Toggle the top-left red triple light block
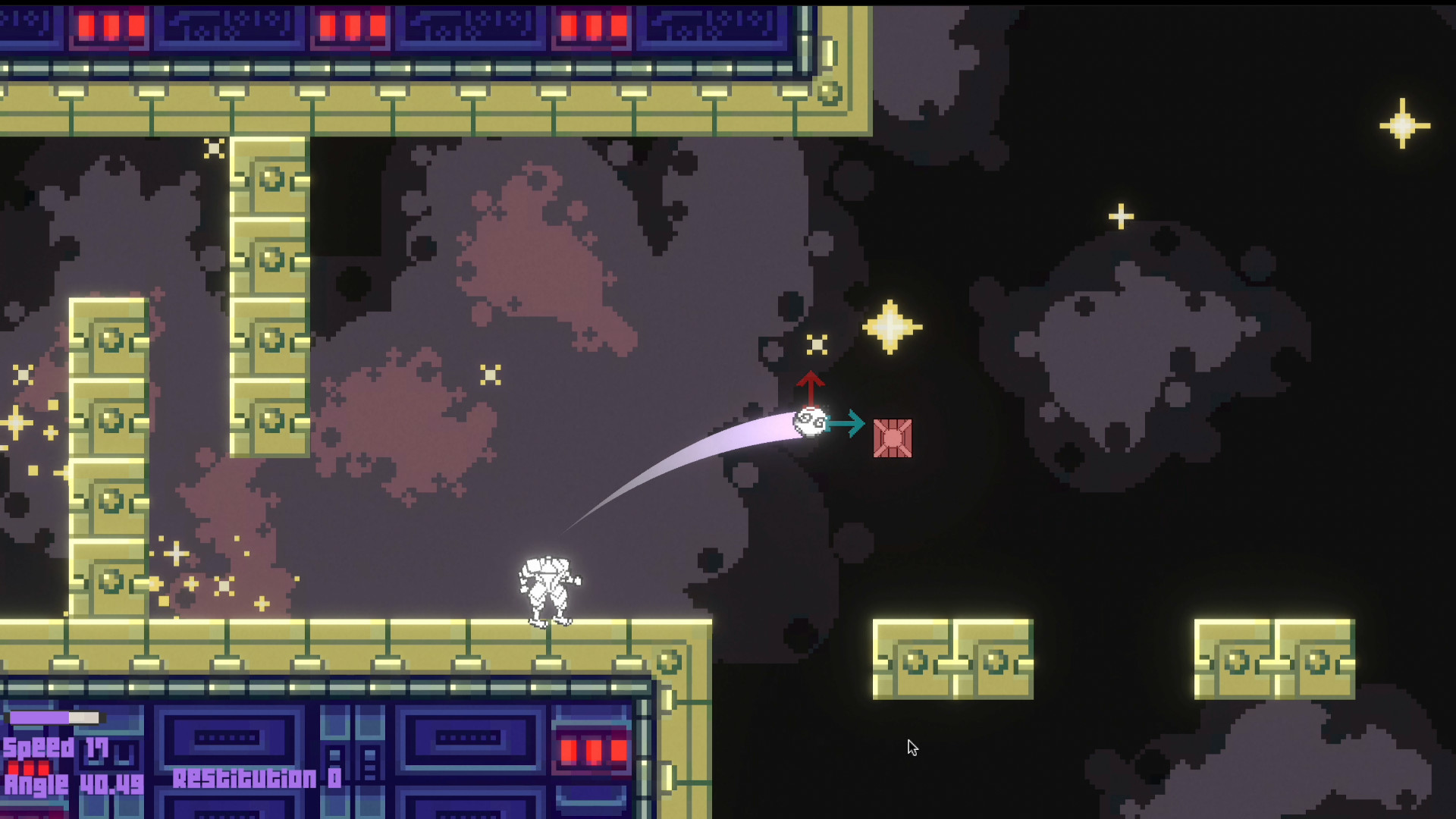 tap(110, 27)
